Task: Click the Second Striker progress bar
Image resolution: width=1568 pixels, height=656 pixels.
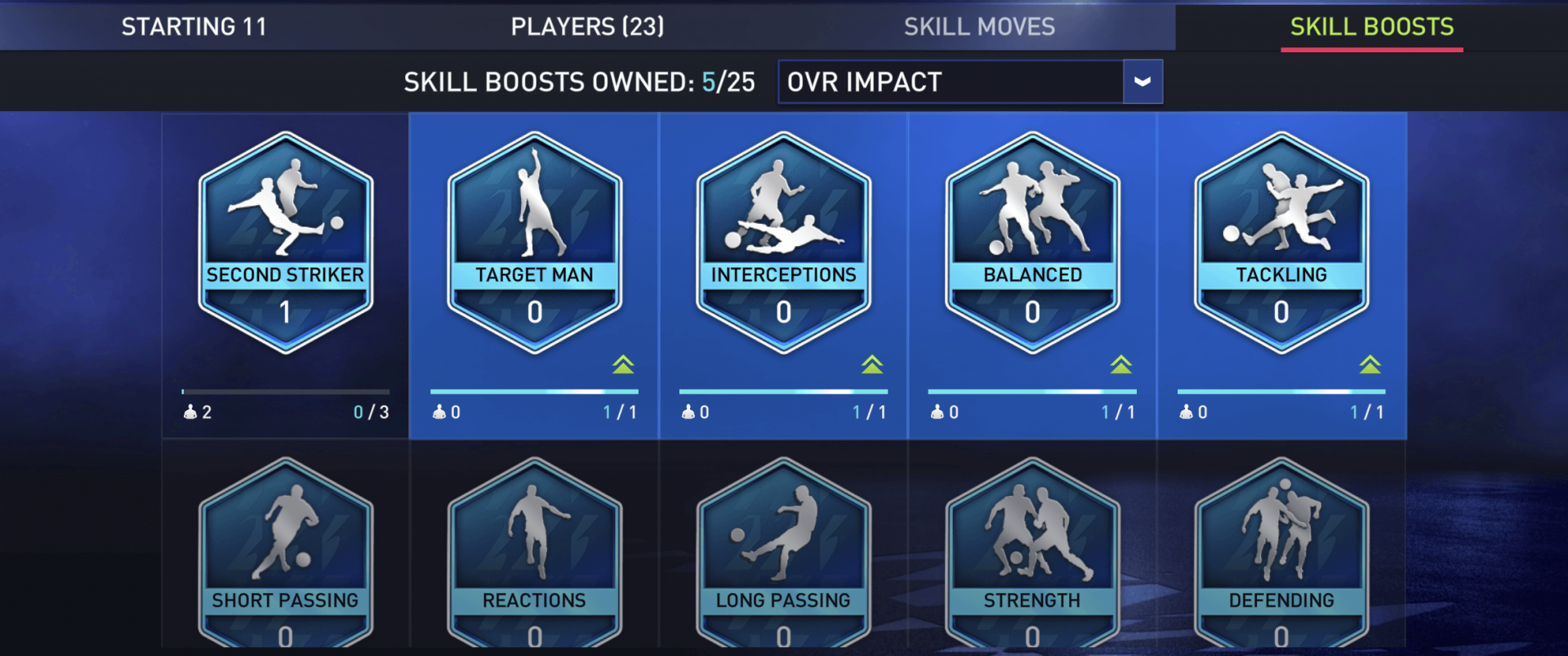Action: [x=284, y=391]
